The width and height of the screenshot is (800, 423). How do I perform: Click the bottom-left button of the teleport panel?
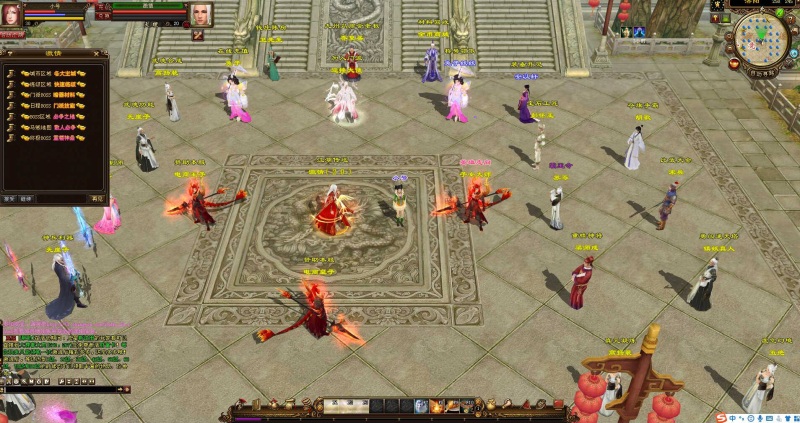coord(10,198)
